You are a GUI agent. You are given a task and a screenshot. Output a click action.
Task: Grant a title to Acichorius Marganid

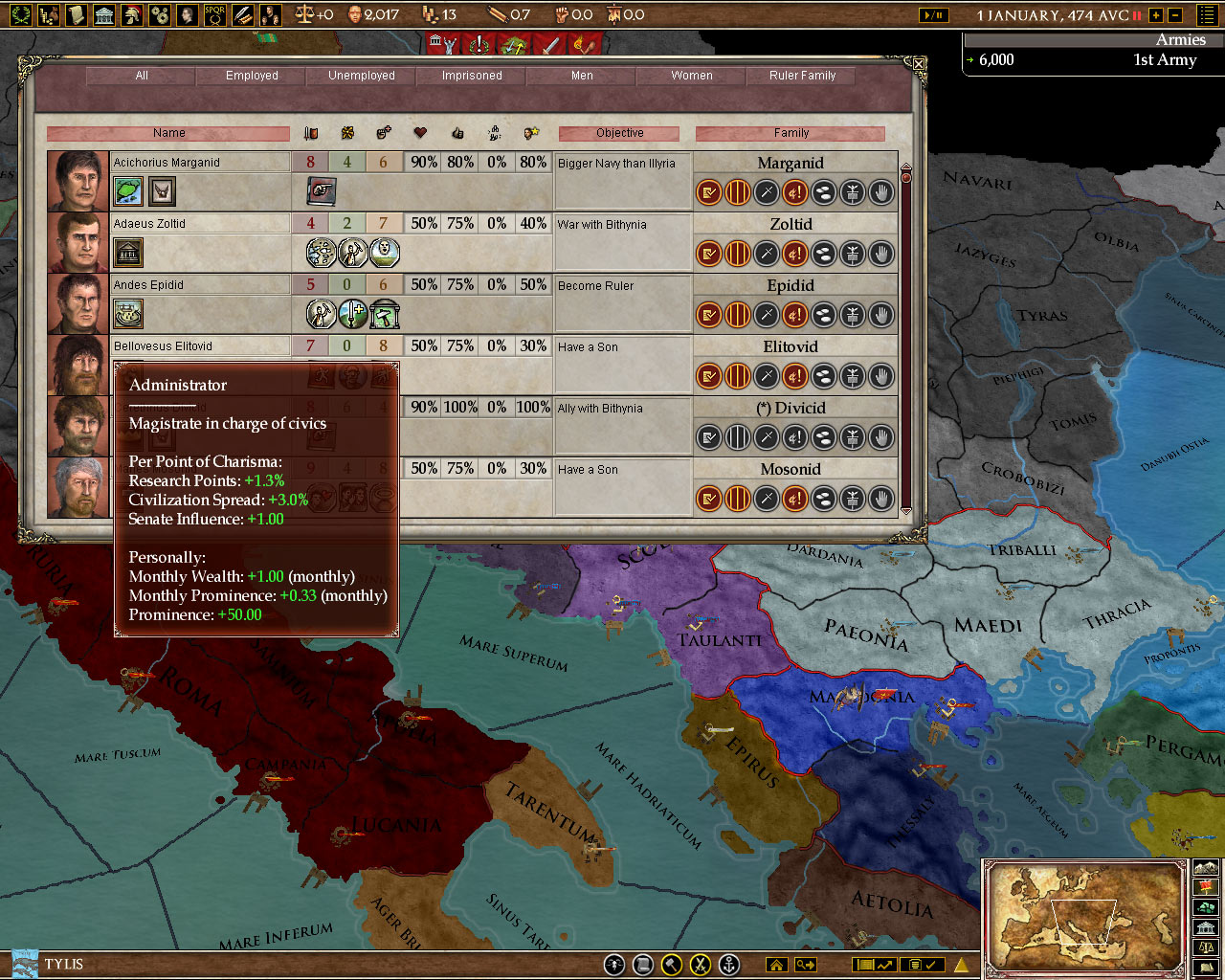(708, 191)
